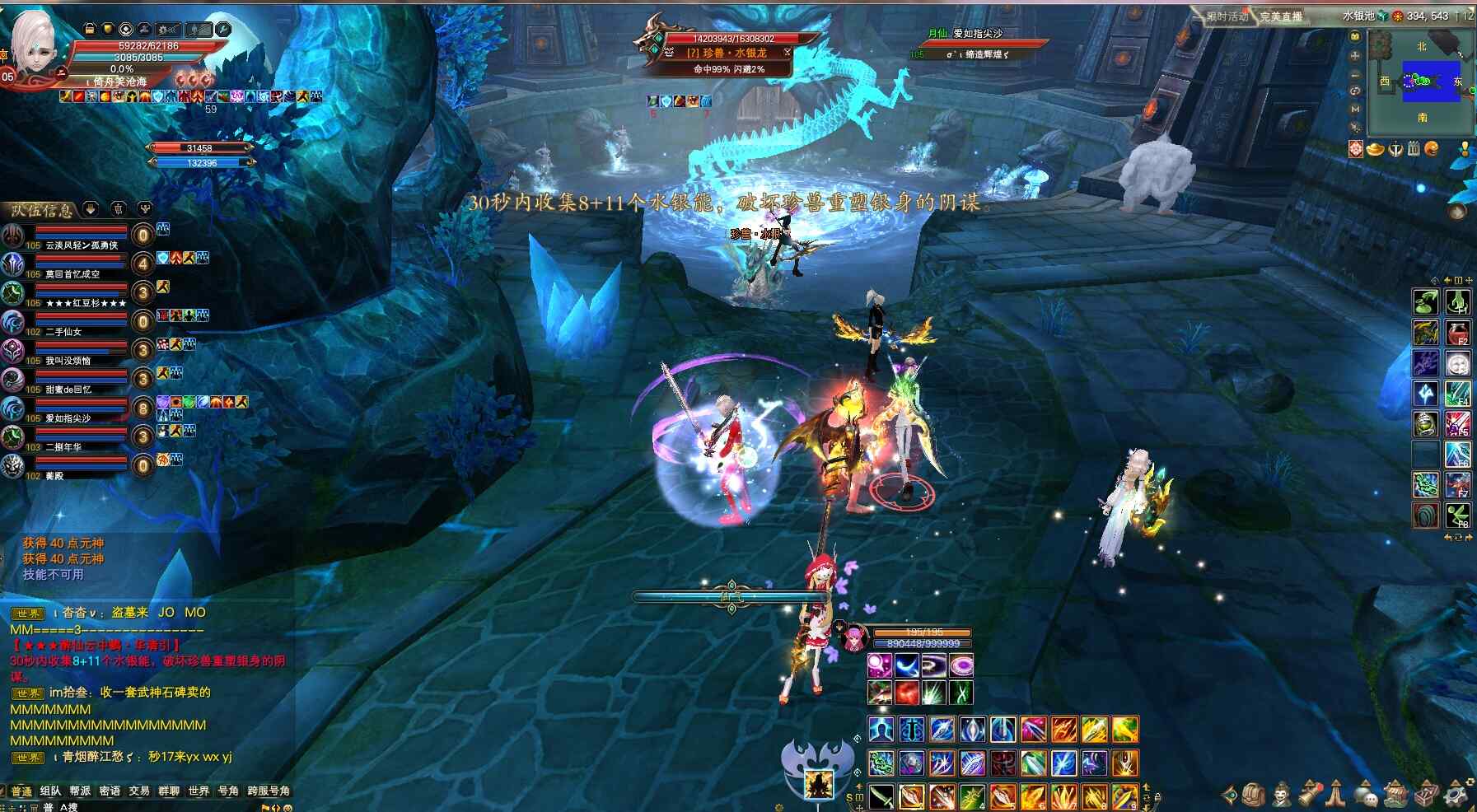This screenshot has height=812, width=1477.
Task: Click the minimap zoom-out minus button
Action: [x=1355, y=73]
